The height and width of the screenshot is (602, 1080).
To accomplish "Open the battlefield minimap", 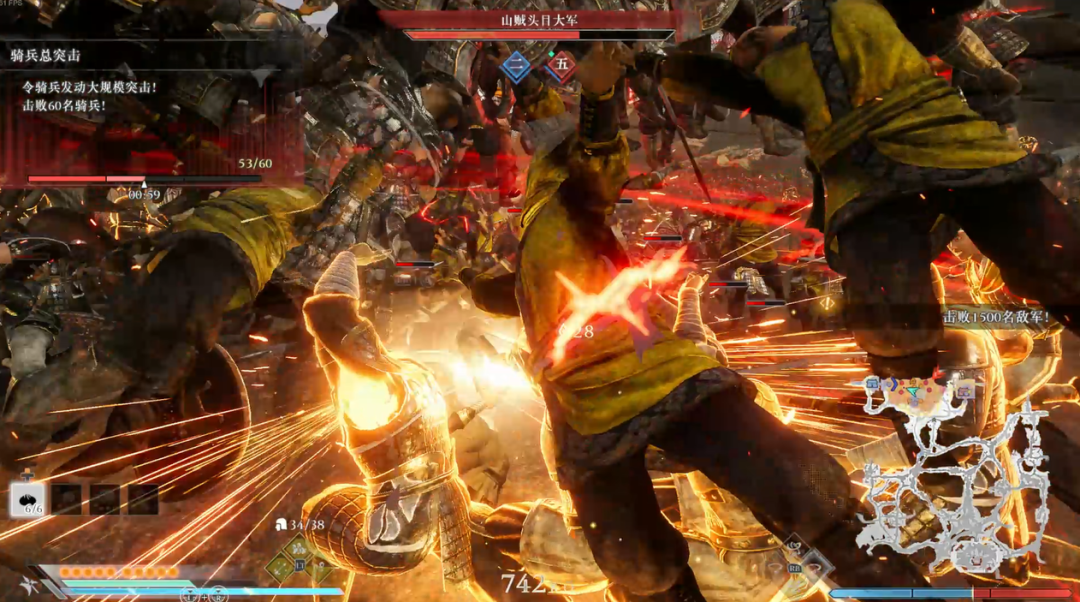I will coord(955,468).
